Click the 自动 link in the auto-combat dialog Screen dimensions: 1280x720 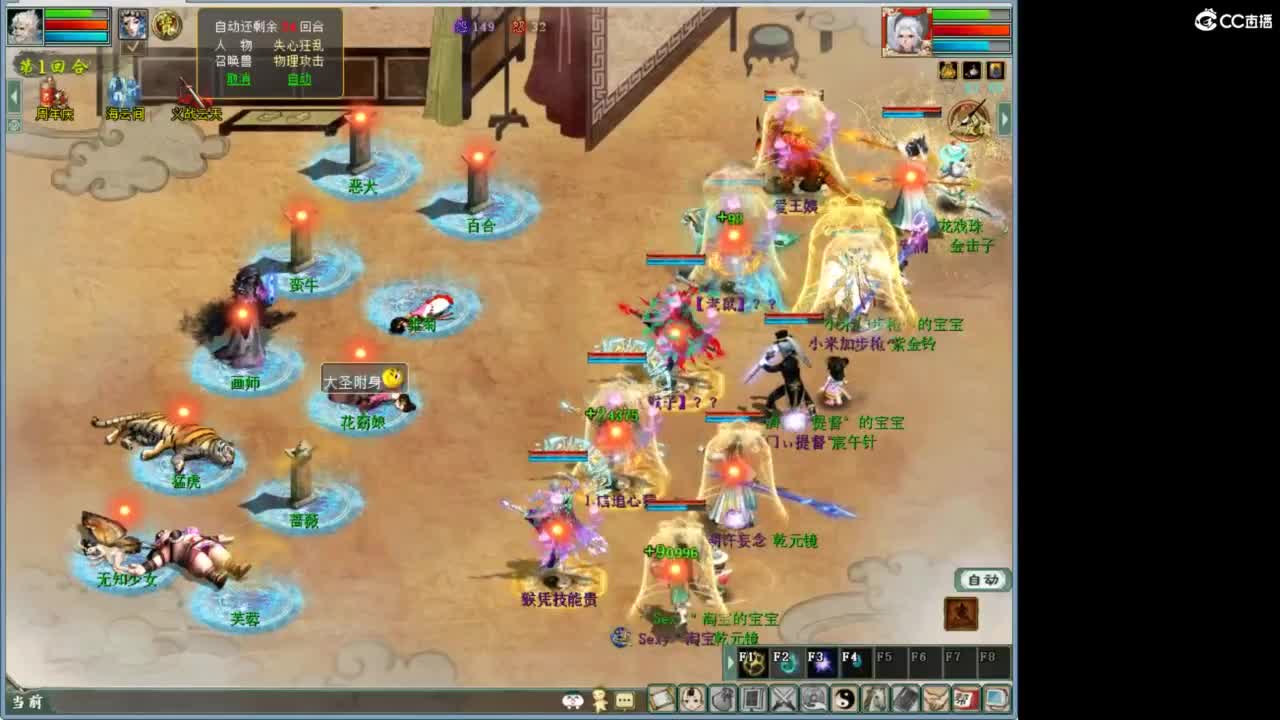300,78
